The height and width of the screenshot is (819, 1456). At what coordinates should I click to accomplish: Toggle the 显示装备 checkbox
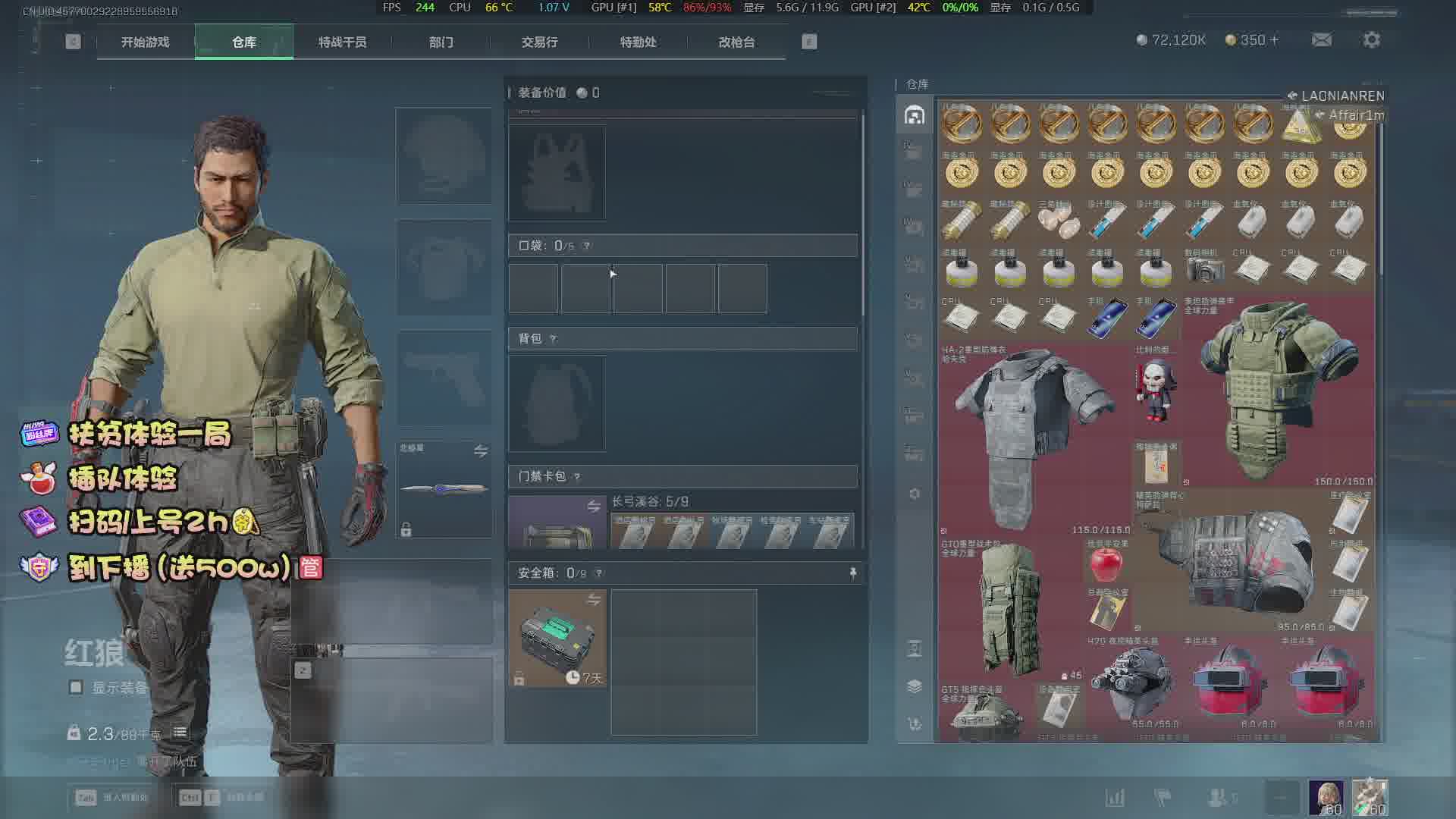(76, 687)
